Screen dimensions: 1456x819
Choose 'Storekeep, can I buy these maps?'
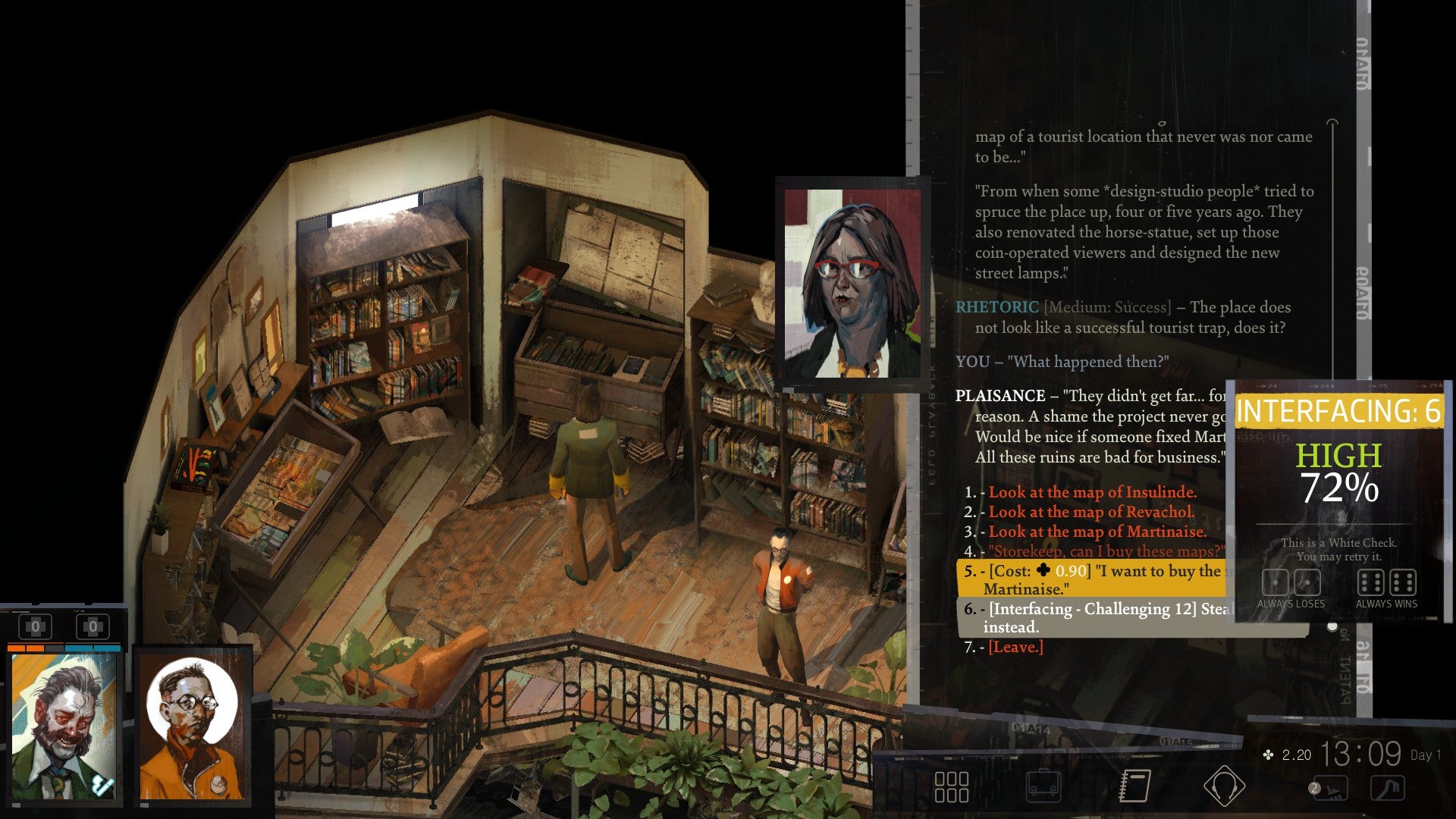pyautogui.click(x=1093, y=551)
